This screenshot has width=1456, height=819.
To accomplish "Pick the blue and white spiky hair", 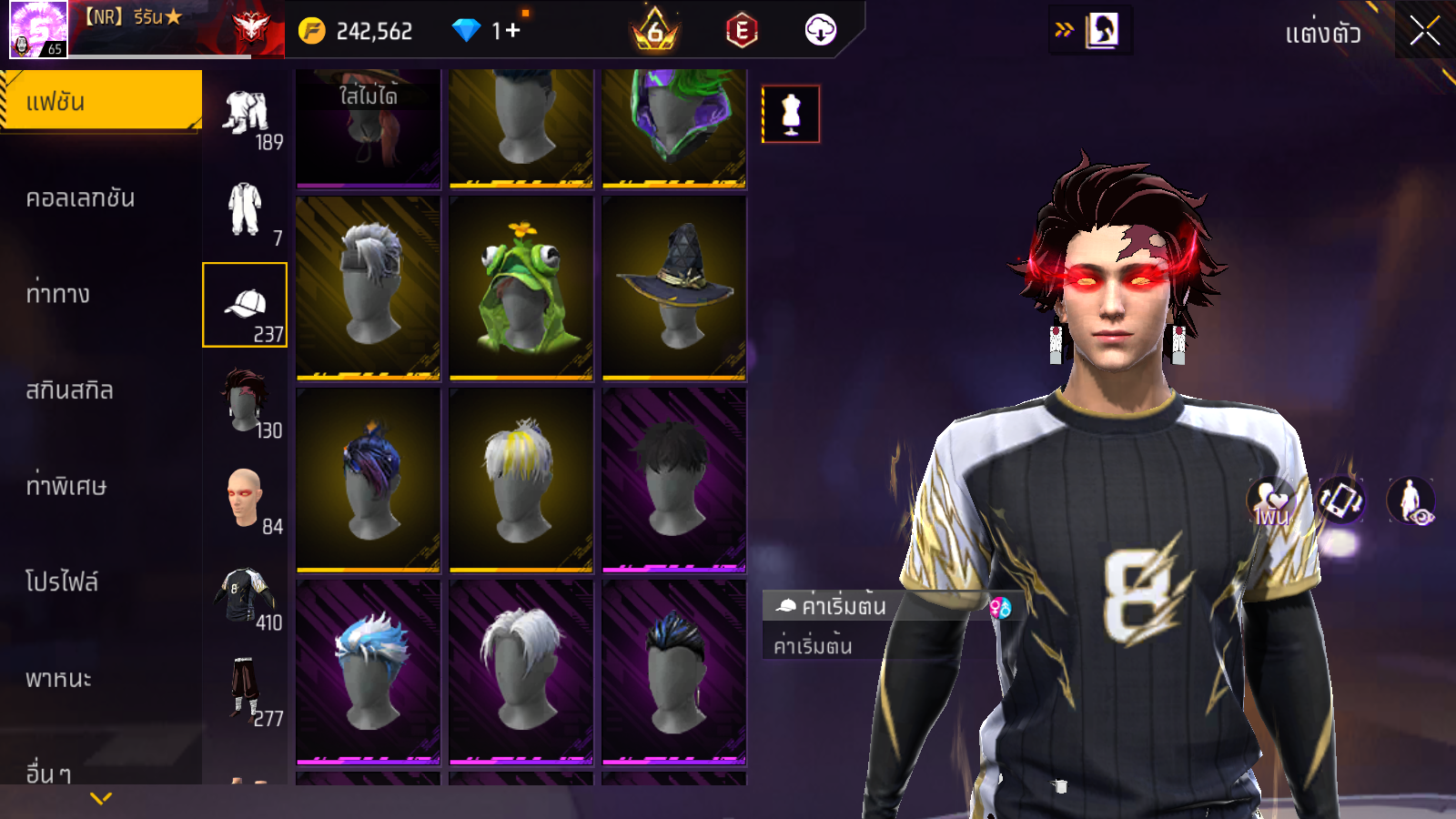I will click(369, 672).
